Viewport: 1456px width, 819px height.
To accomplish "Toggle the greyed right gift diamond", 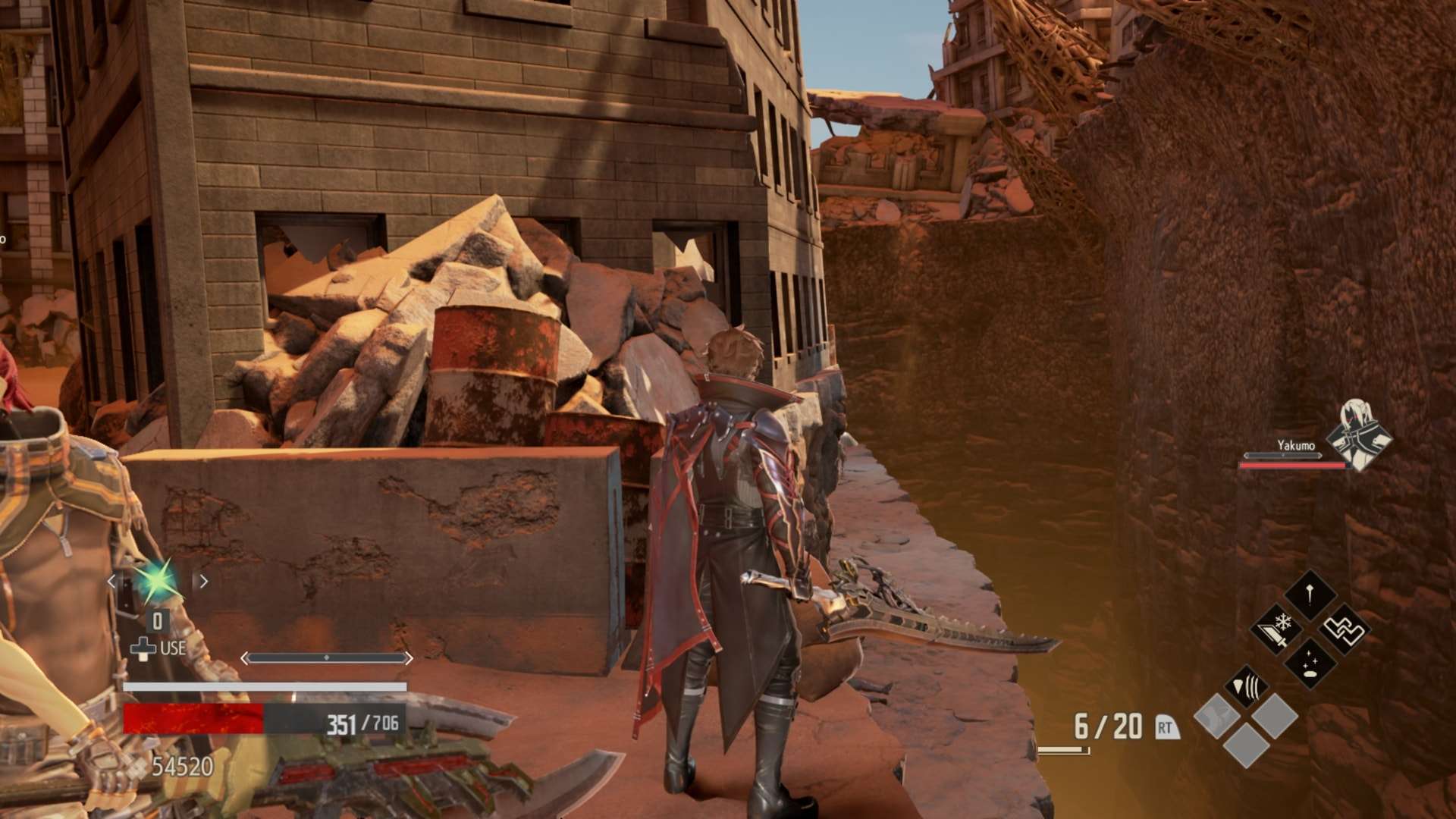I will coord(1276,717).
